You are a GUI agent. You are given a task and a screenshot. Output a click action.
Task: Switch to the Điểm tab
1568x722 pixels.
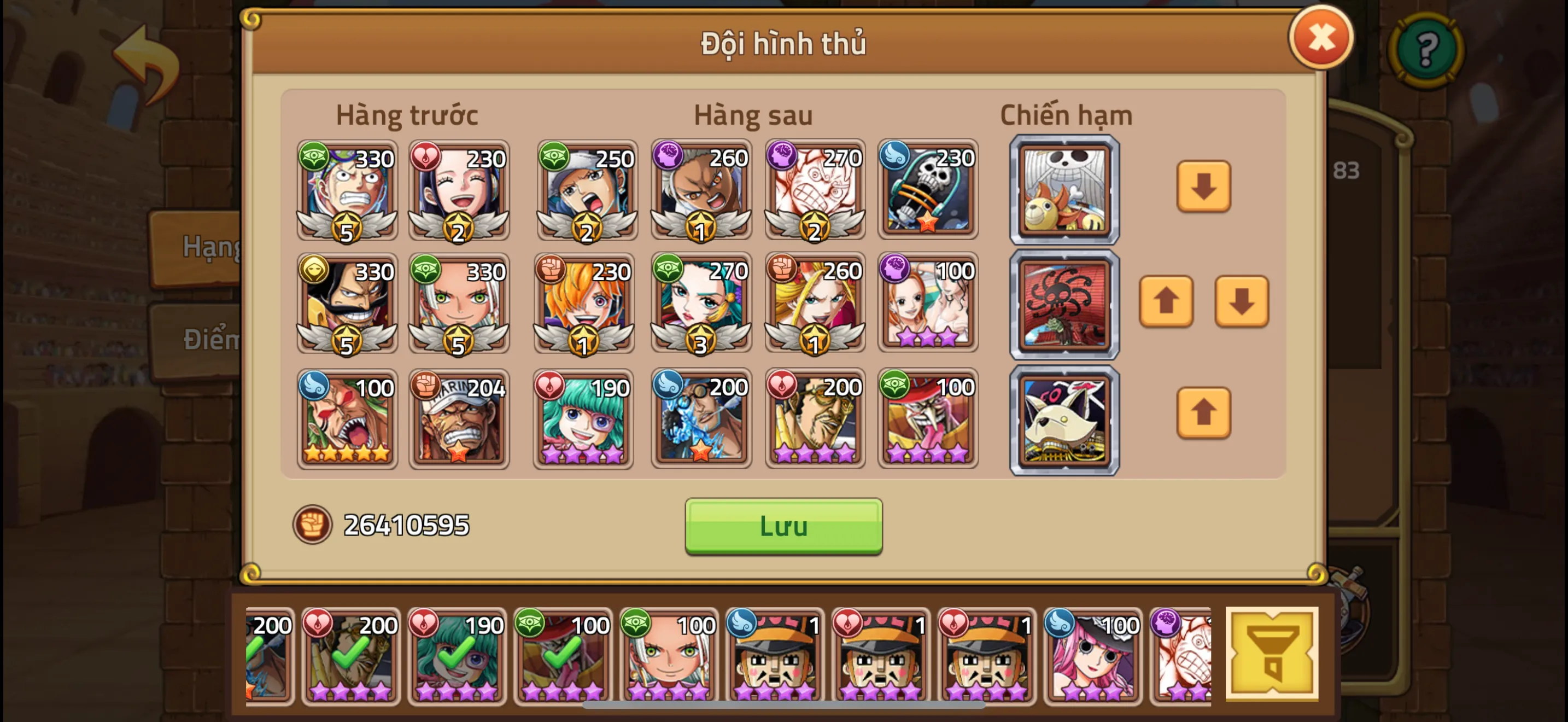(x=207, y=341)
